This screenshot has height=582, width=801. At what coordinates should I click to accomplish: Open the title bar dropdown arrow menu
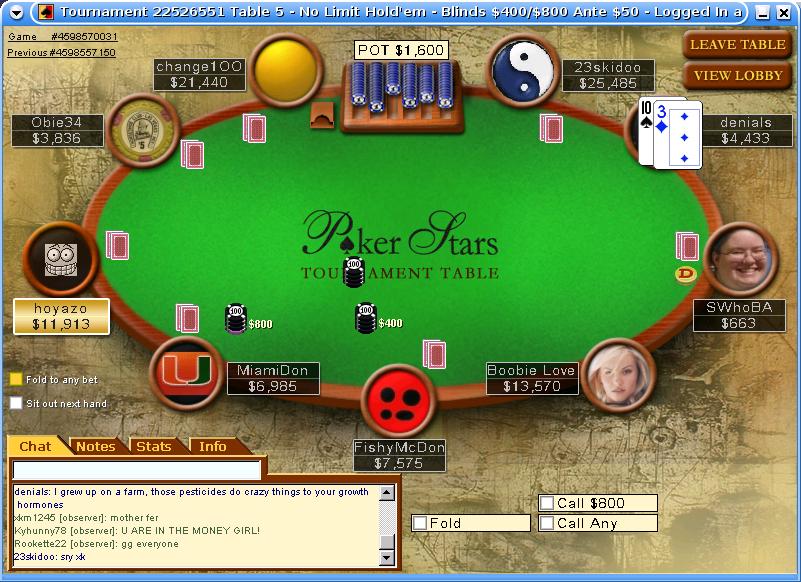[x=16, y=12]
